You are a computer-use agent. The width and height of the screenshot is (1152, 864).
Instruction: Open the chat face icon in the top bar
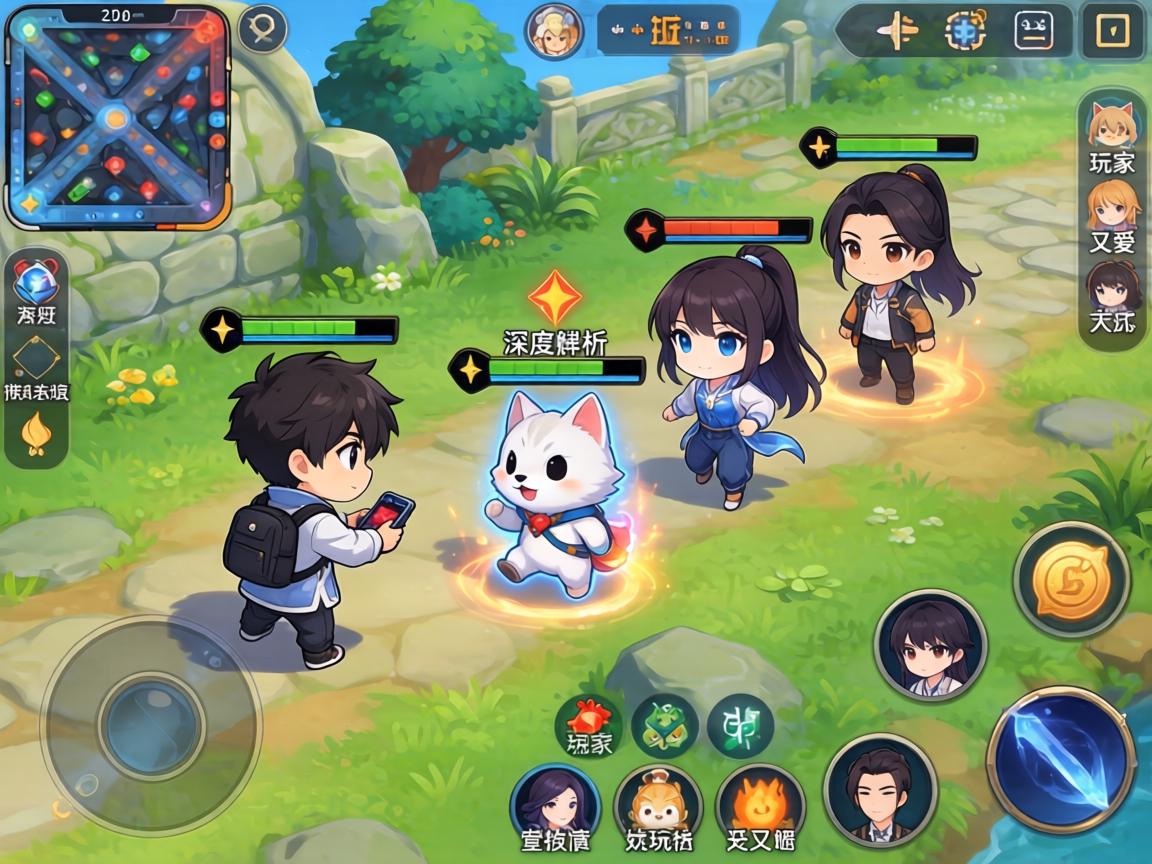1034,31
